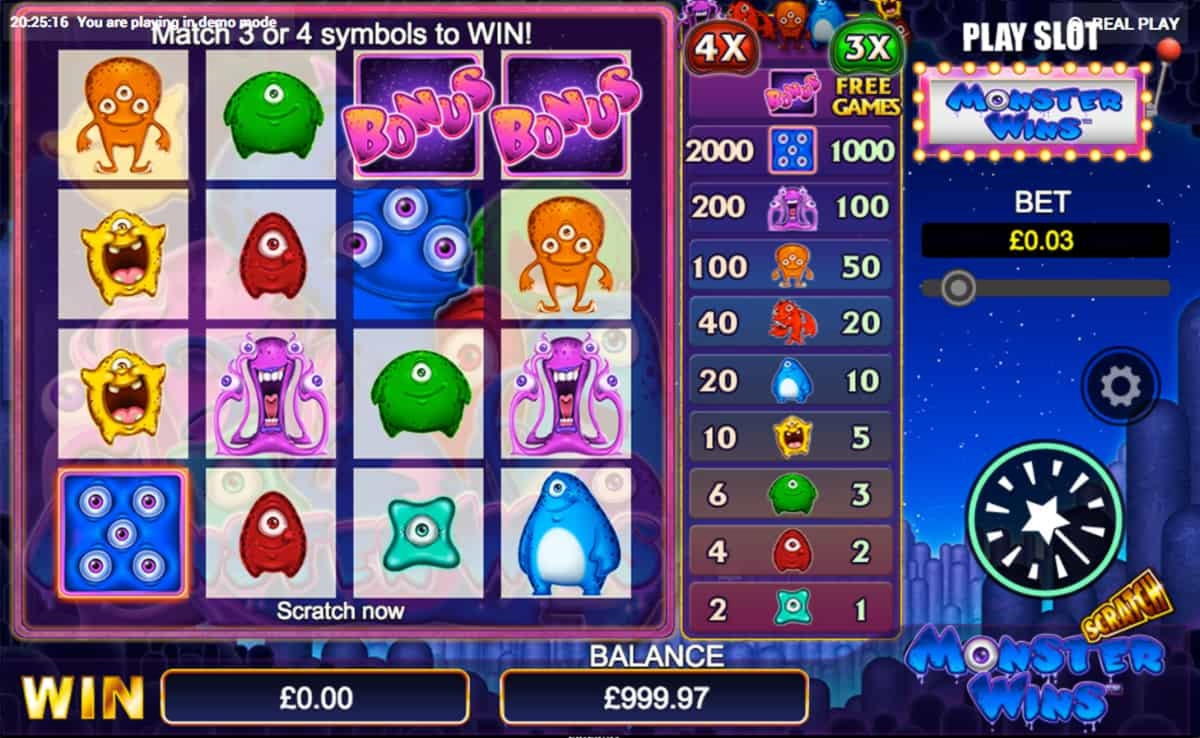This screenshot has height=738, width=1200.
Task: Select the blue five-eyed dice tile
Action: pyautogui.click(x=122, y=533)
